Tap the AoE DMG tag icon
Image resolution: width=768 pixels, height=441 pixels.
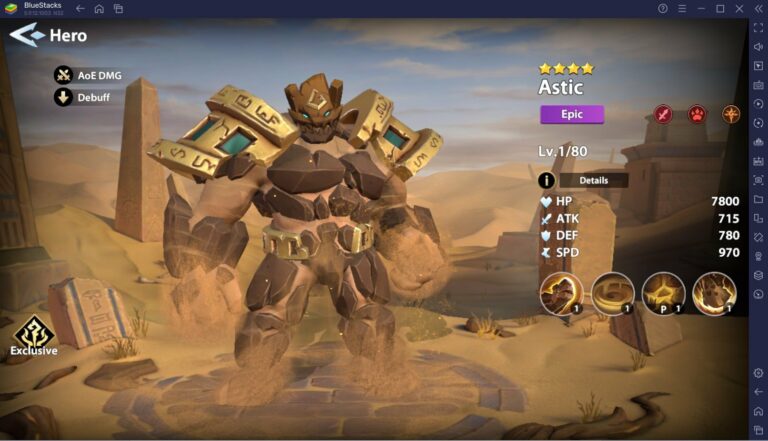[63, 75]
